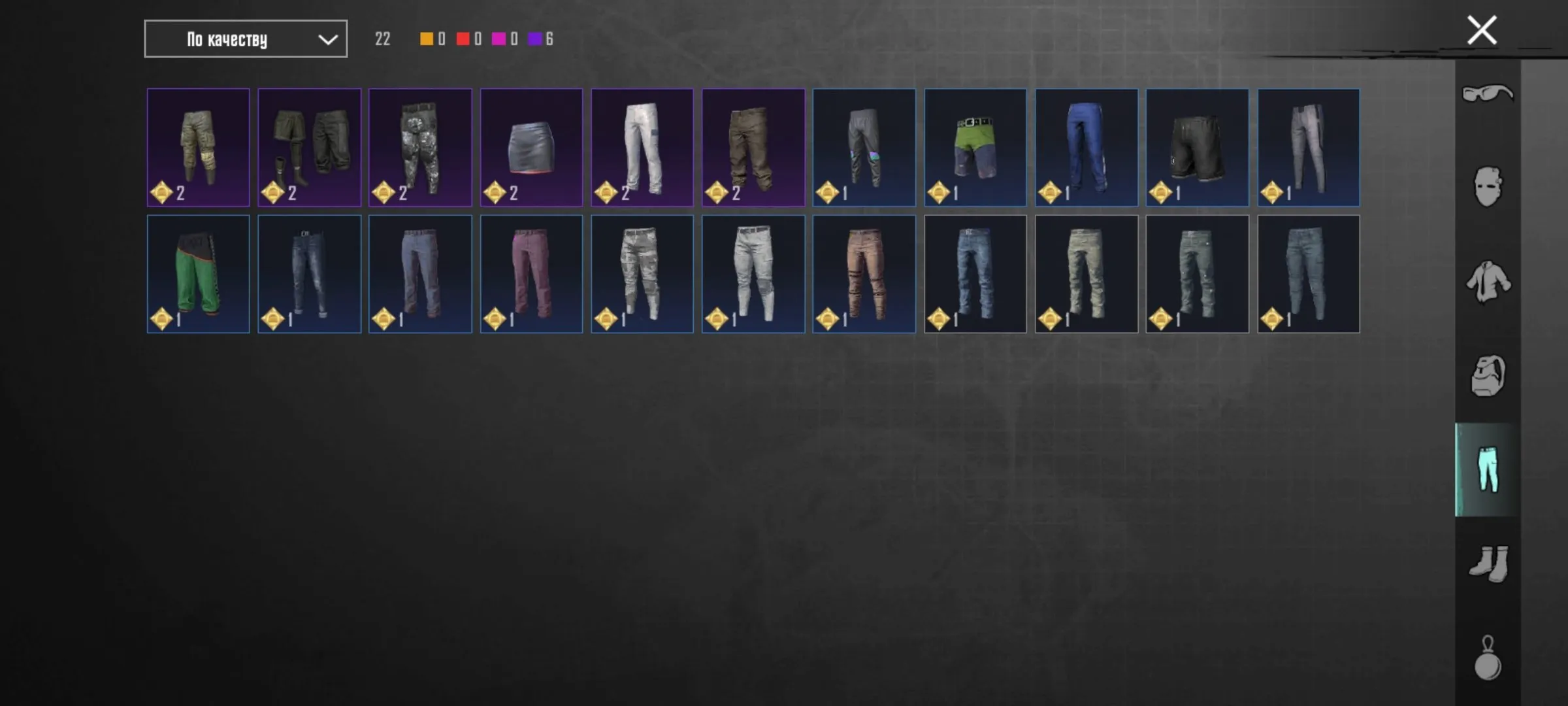Image resolution: width=1568 pixels, height=706 pixels.
Task: Select the maroon pants thumbnail in the second row
Action: tap(531, 273)
